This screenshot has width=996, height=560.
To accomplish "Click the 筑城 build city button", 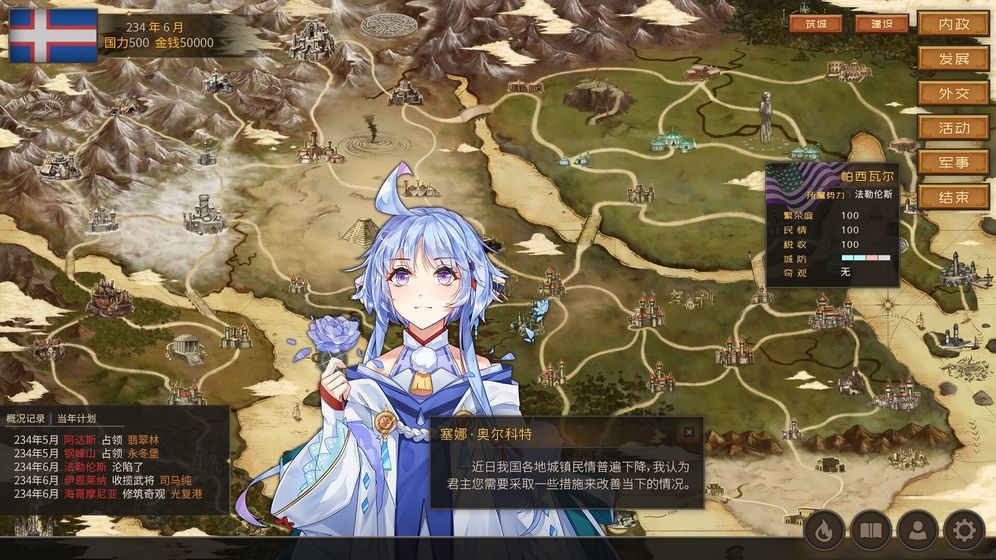I will point(815,24).
